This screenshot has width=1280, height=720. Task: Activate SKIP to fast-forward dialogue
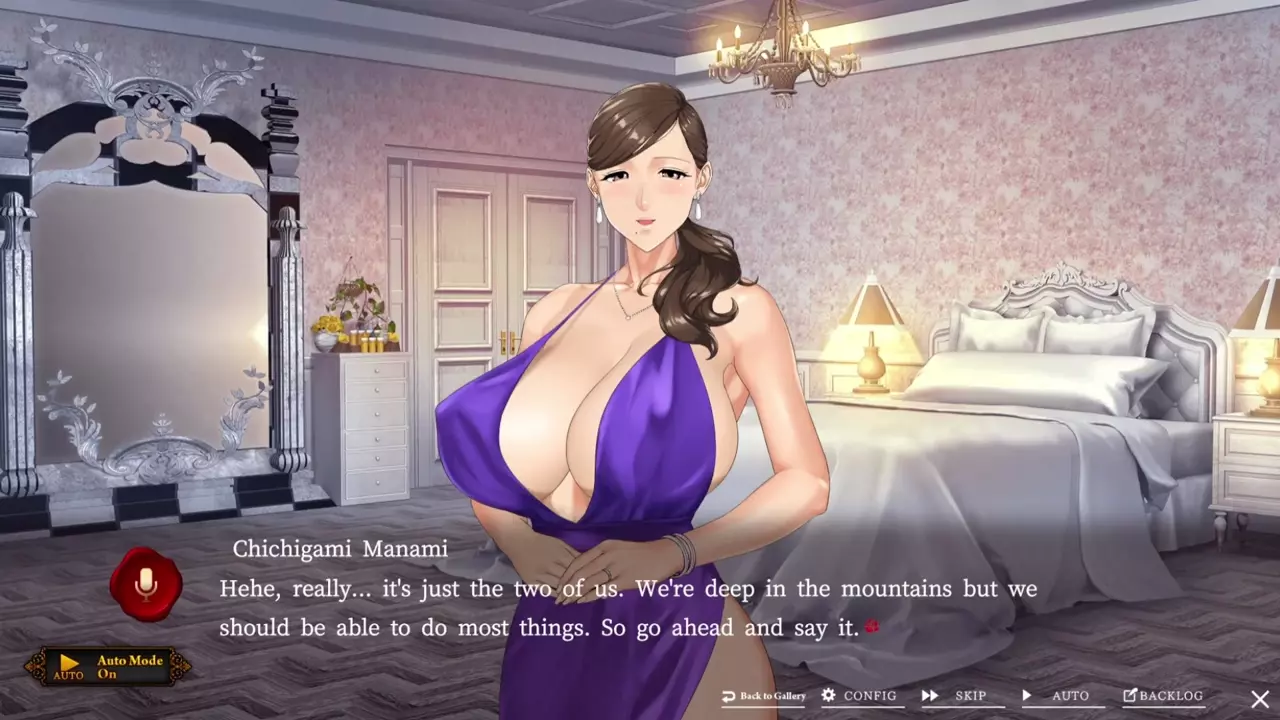point(958,696)
